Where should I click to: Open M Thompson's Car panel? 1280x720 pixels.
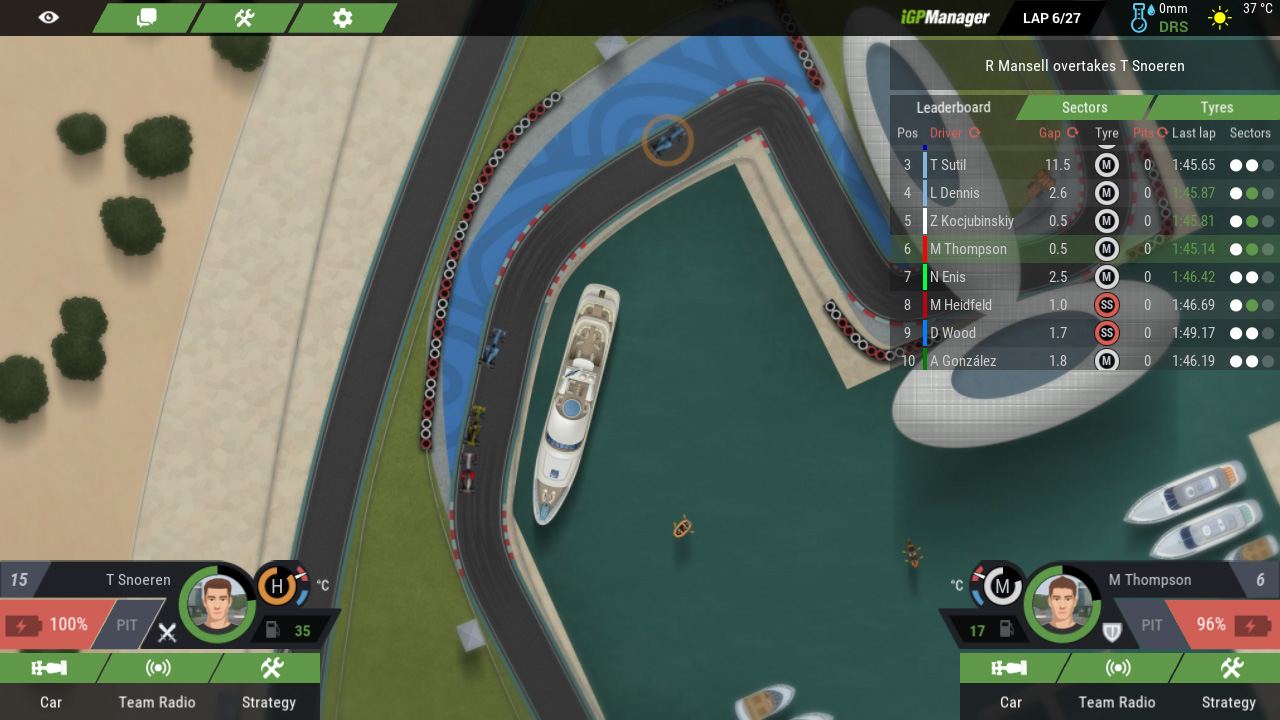tap(1010, 683)
